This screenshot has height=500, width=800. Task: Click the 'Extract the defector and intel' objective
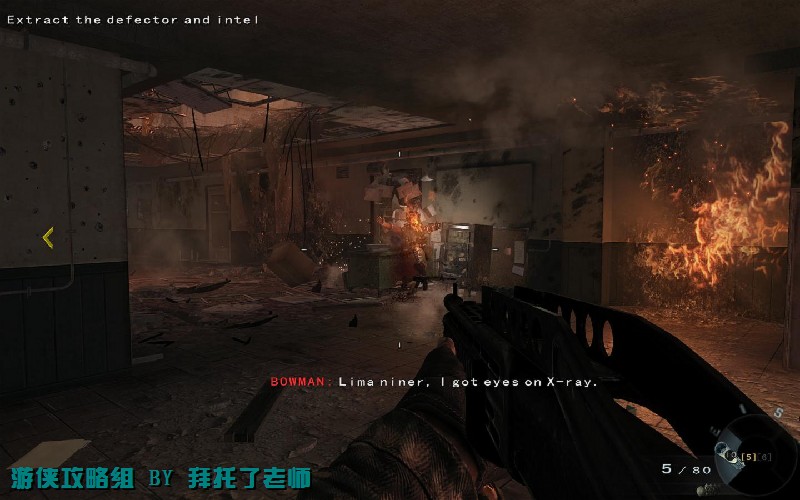[132, 19]
